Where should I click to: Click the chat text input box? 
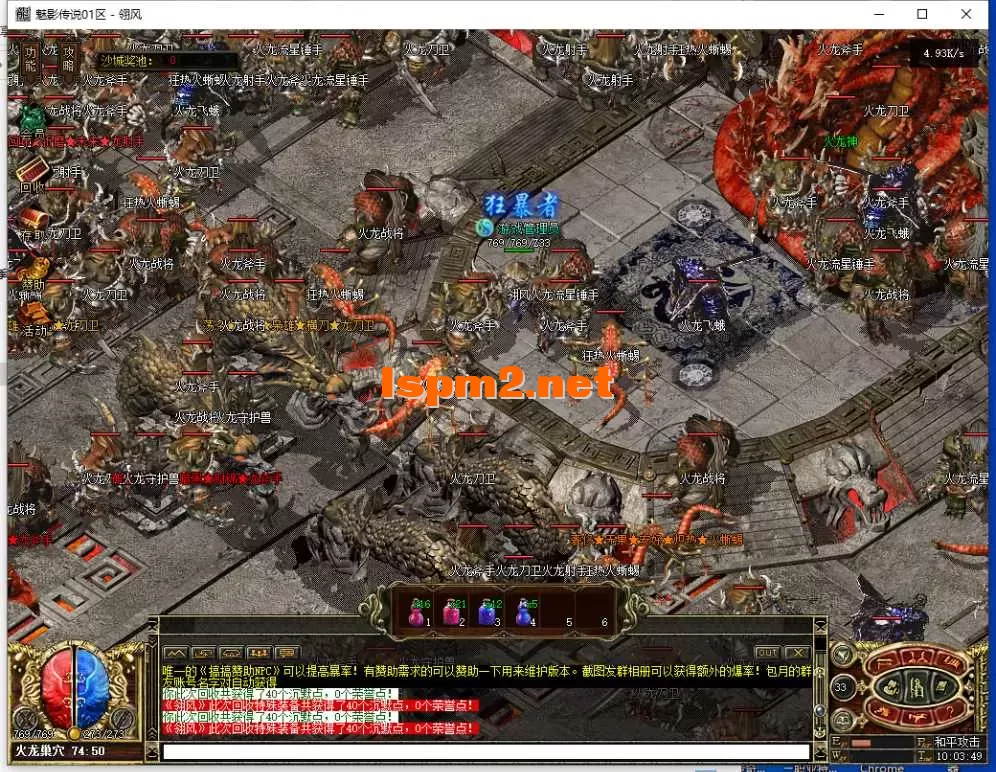[486, 752]
